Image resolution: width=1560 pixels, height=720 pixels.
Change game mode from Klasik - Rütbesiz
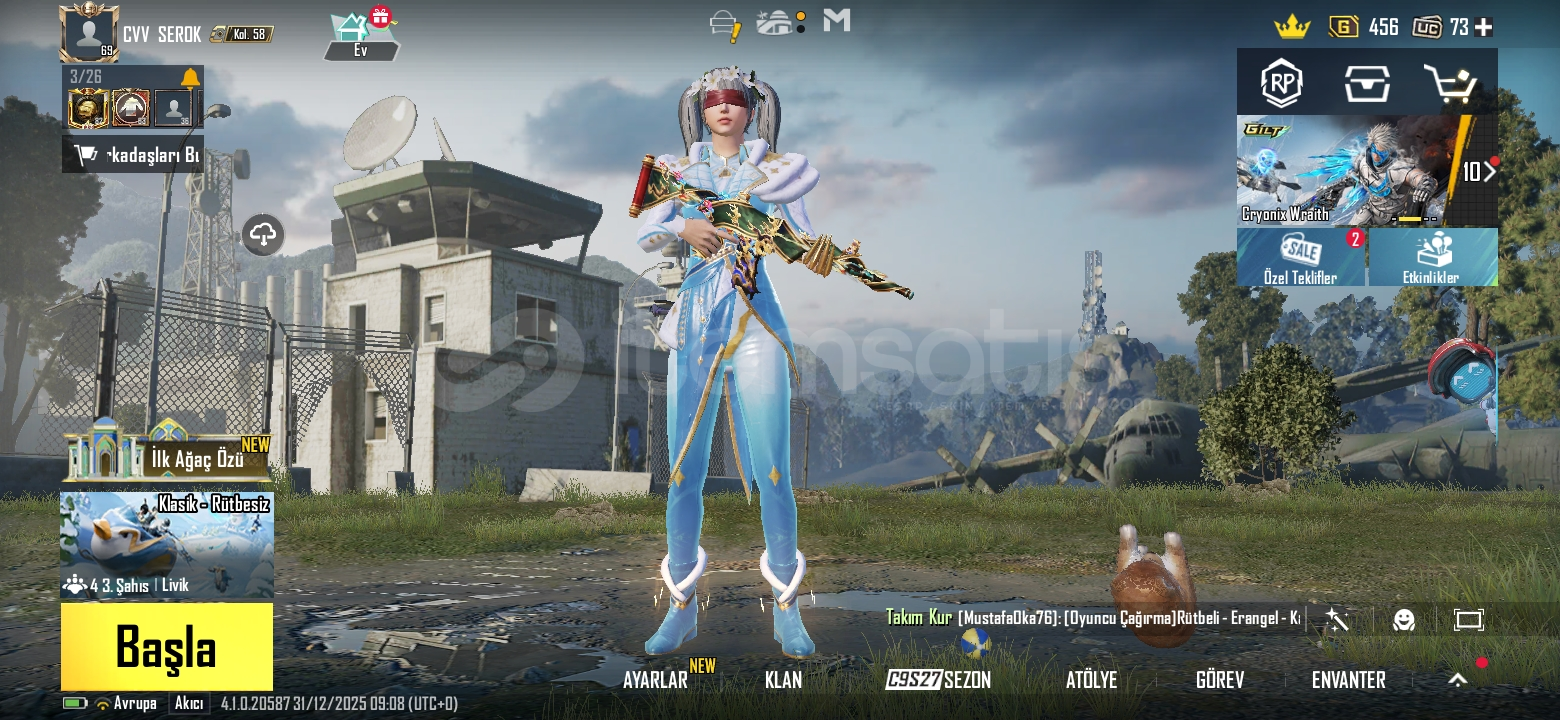[x=167, y=545]
